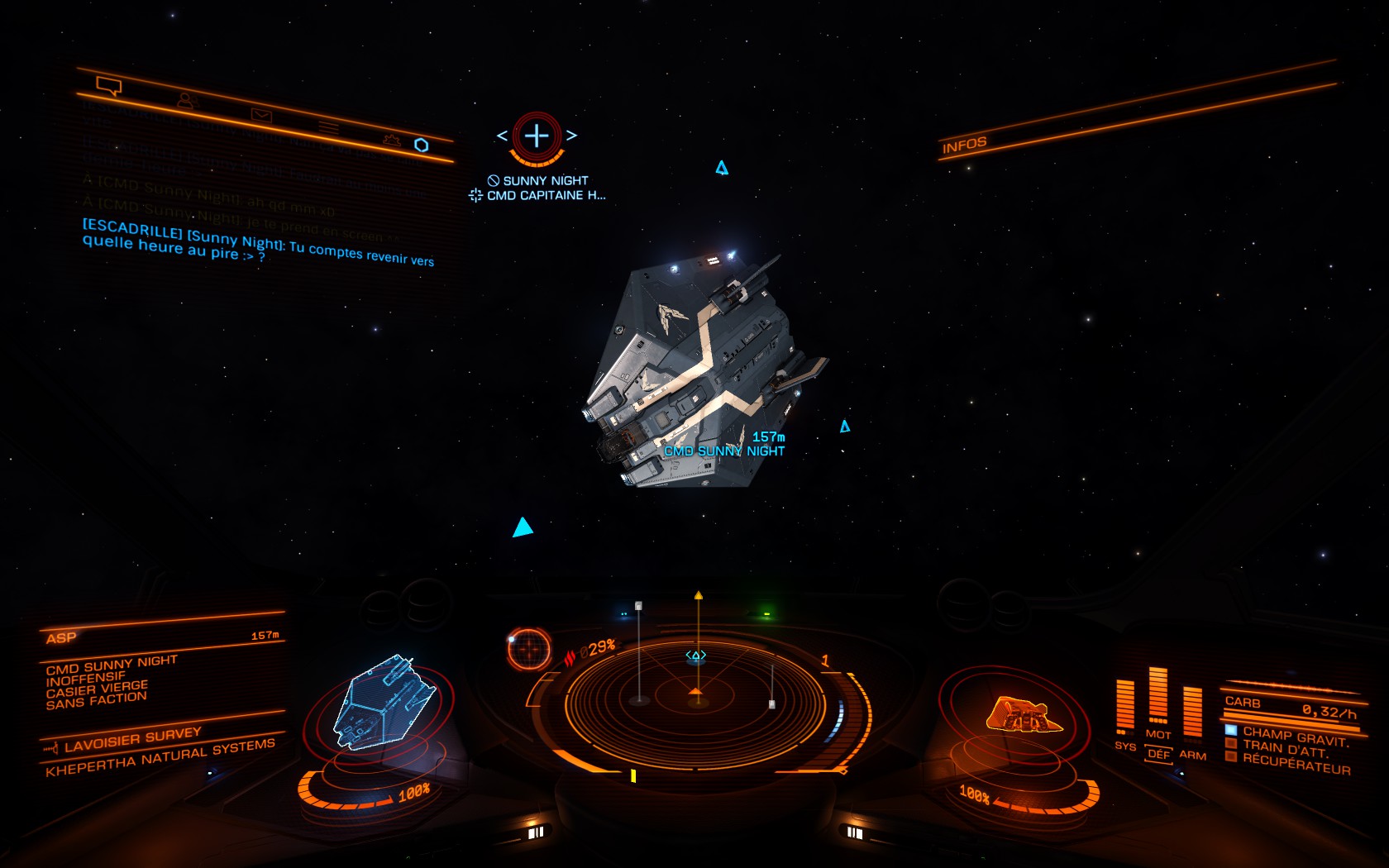Viewport: 1389px width, 868px height.
Task: Toggle the Champ Gravit. indicator
Action: [1295, 735]
